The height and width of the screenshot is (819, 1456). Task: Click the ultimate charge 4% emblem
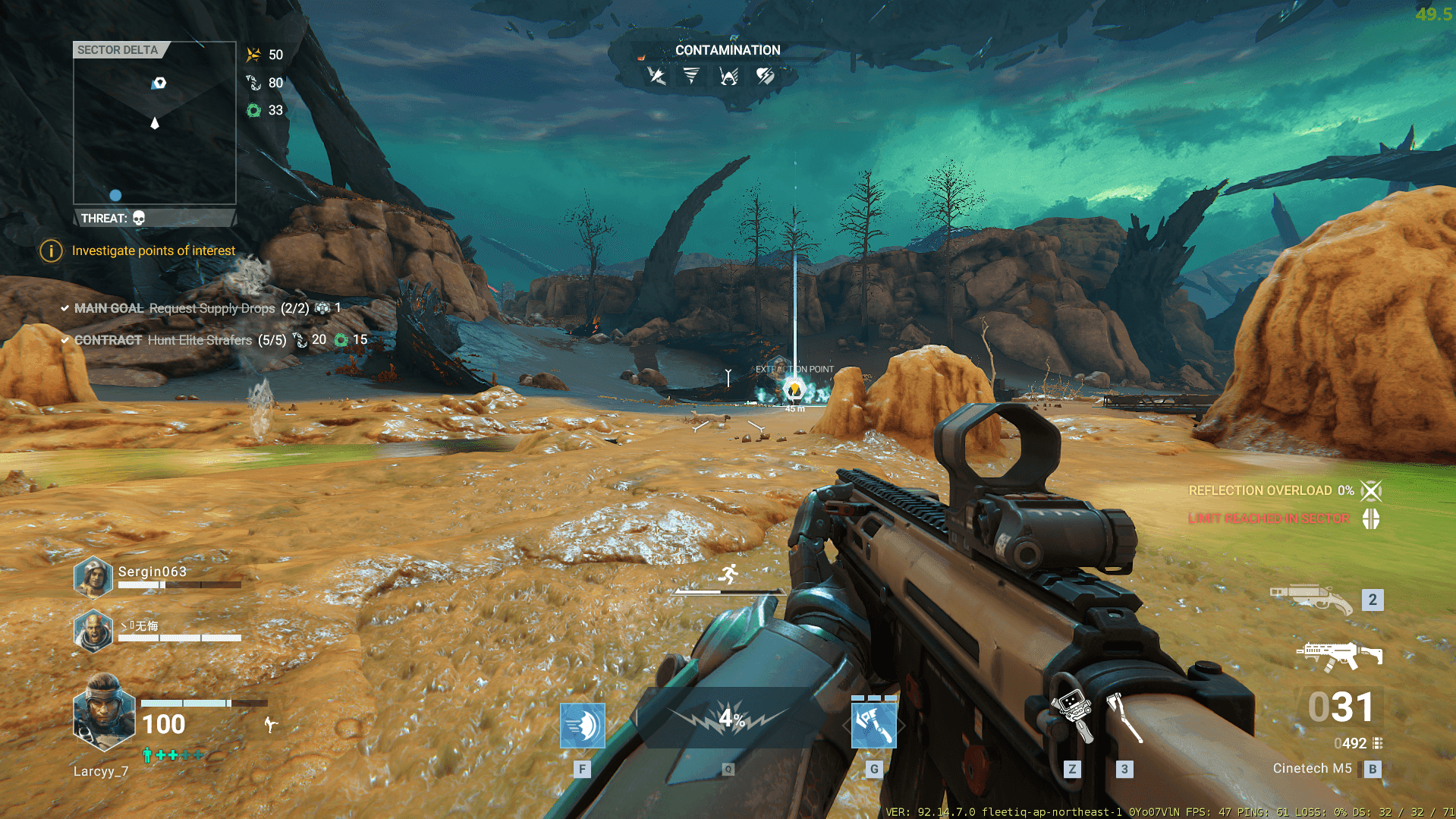tap(729, 717)
